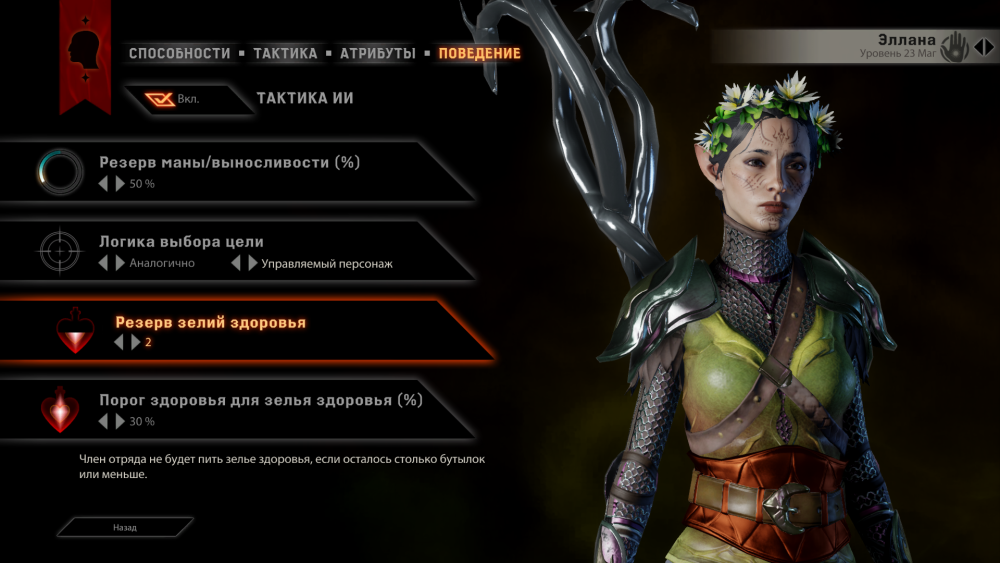Choose the Логика выбора цели row
1000x563 pixels.
(181, 242)
